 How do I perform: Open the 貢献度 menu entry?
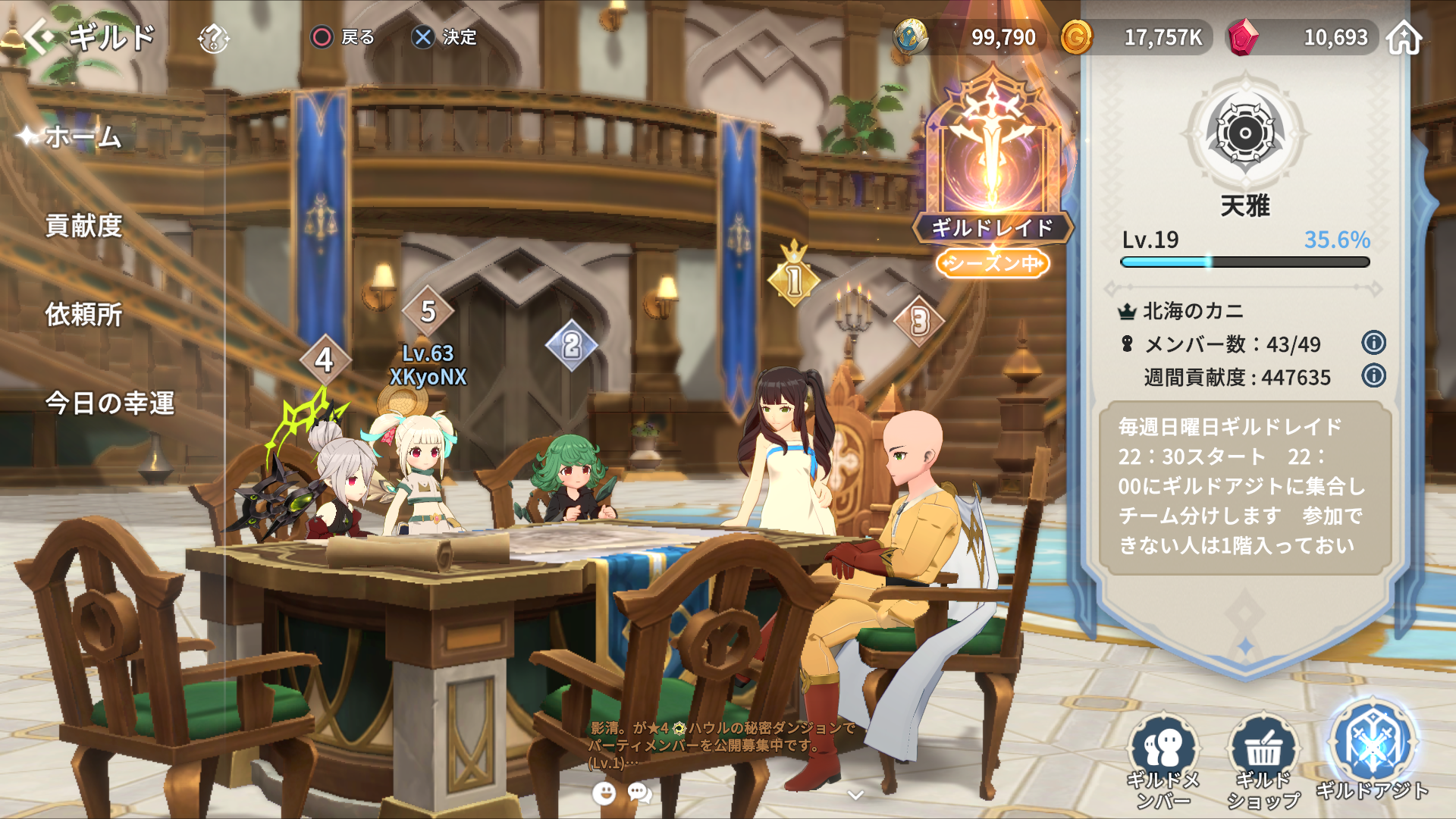click(x=83, y=226)
